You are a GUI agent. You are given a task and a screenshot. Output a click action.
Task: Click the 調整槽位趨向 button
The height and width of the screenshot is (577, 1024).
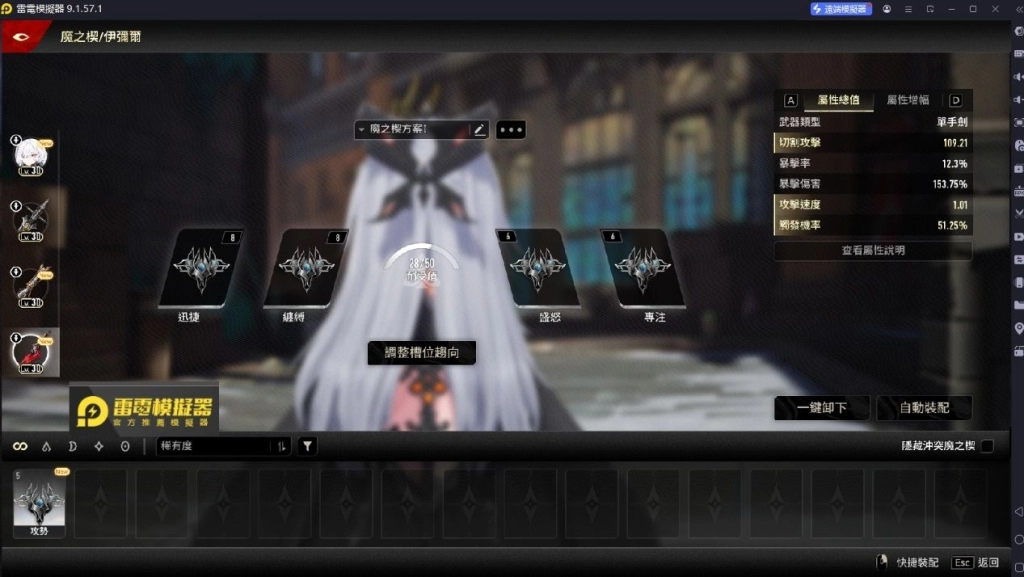[421, 352]
